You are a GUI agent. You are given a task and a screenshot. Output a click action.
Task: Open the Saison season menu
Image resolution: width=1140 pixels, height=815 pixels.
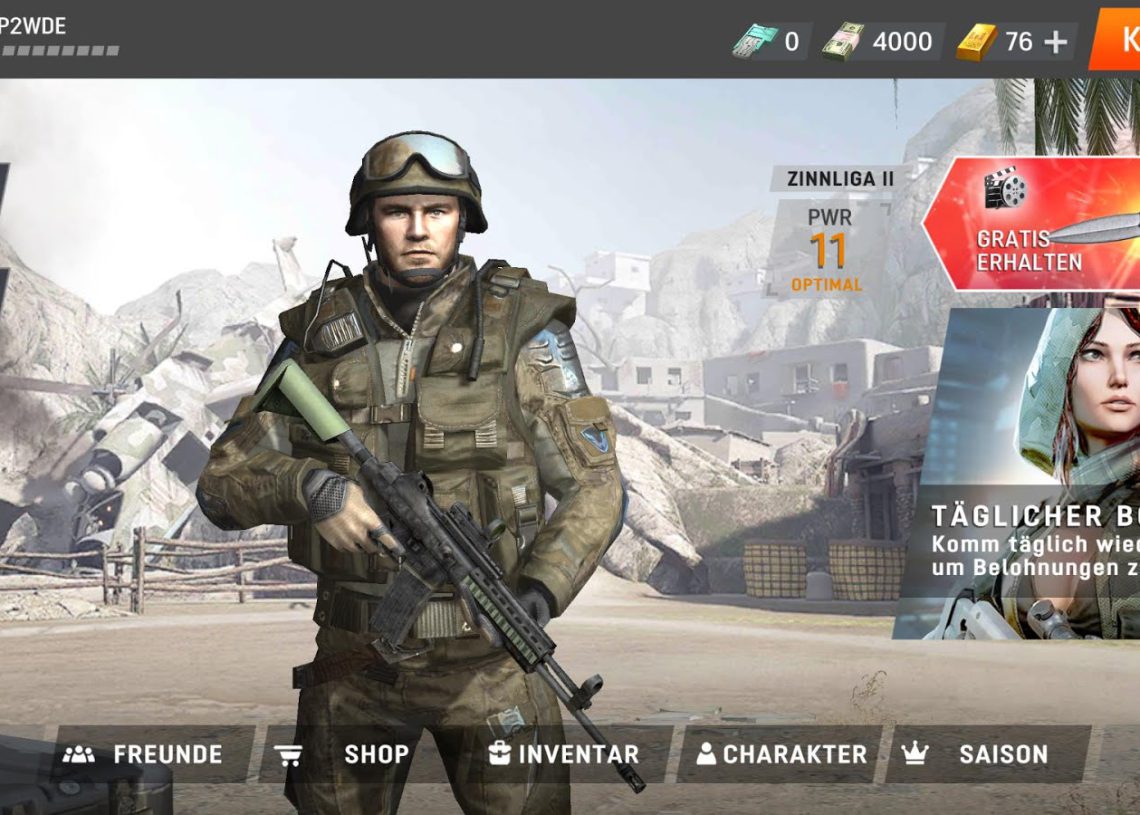tap(987, 754)
